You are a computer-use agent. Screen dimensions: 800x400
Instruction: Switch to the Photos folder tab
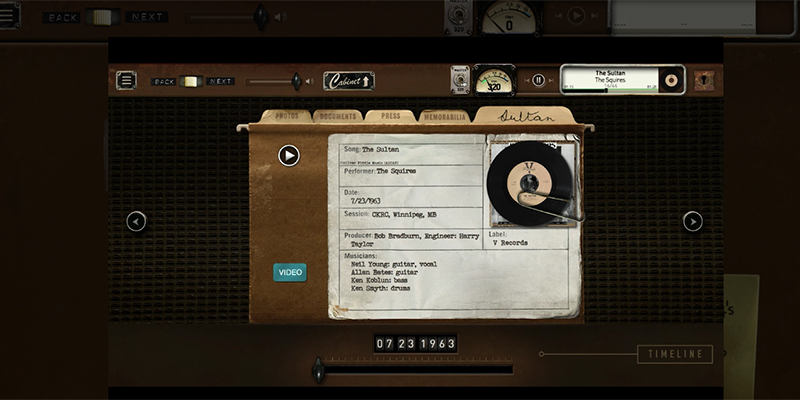click(287, 116)
